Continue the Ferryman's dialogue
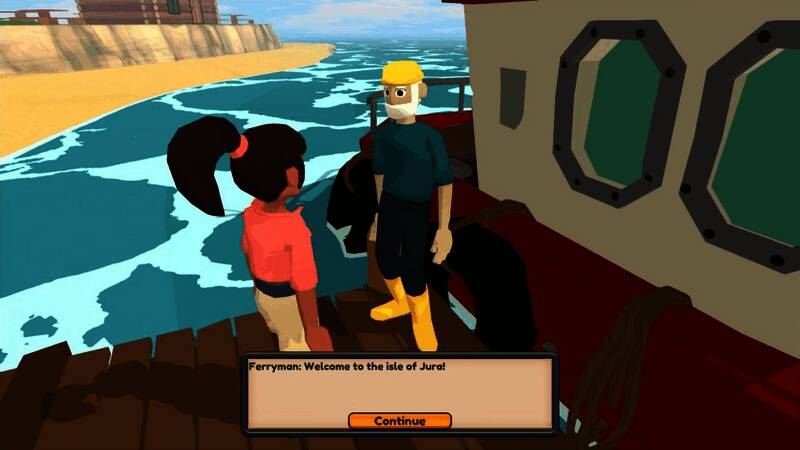 [400, 421]
